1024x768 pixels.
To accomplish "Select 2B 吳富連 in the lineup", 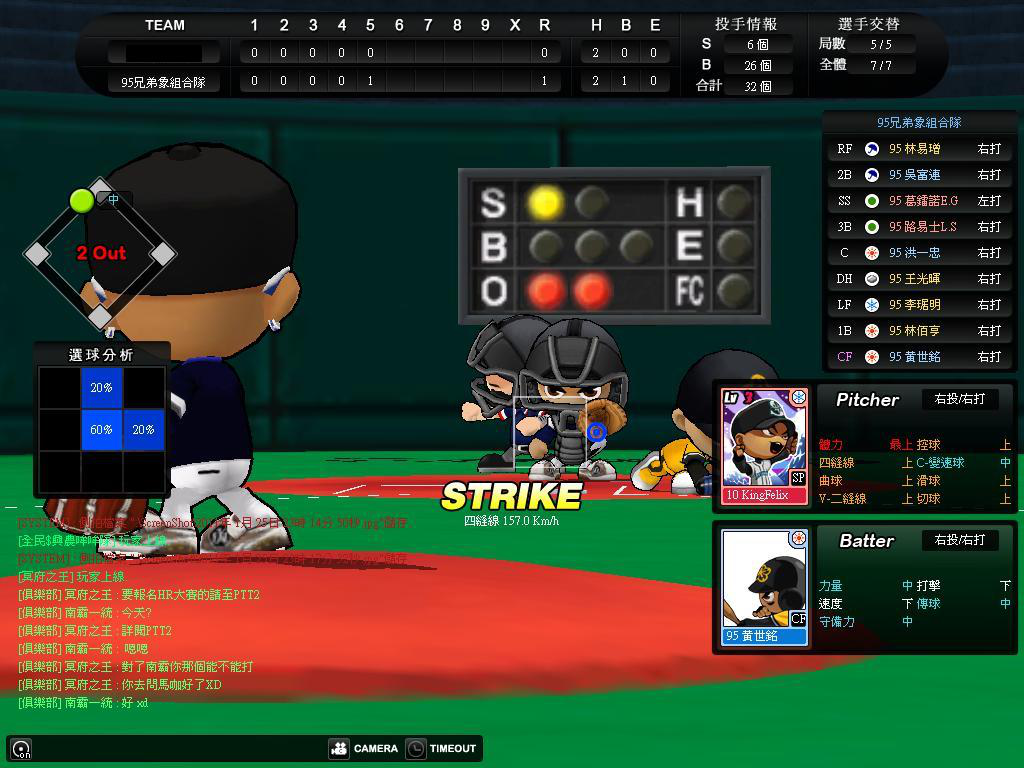I will point(918,175).
